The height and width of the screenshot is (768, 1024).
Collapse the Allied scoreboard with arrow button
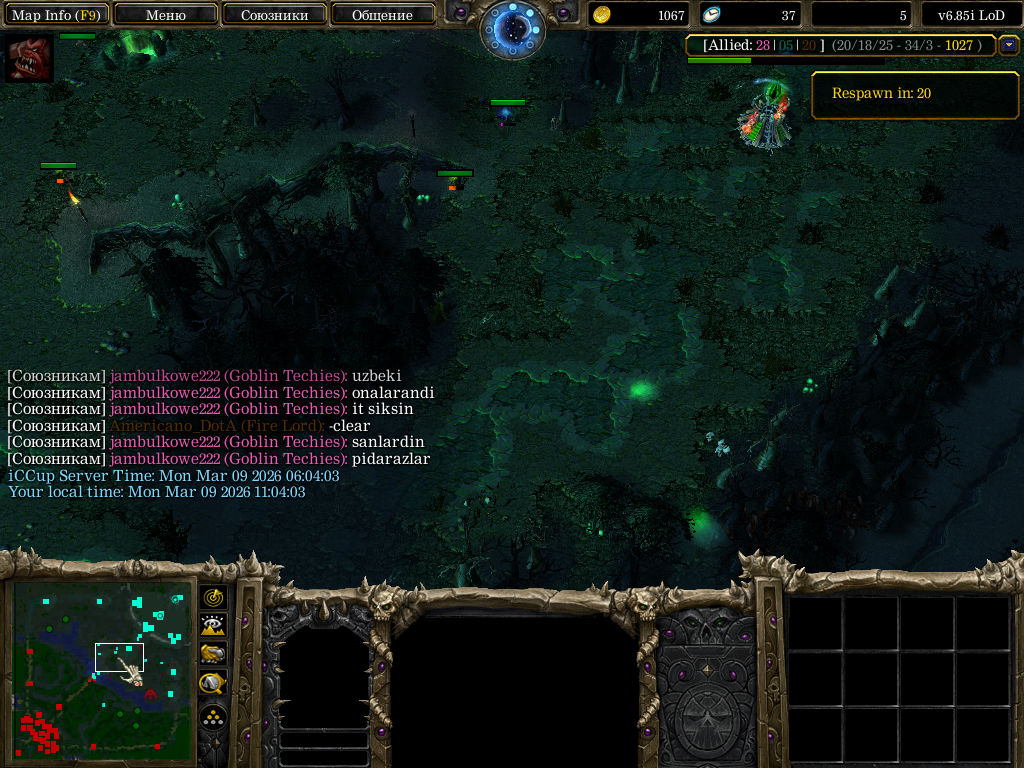tap(1009, 45)
